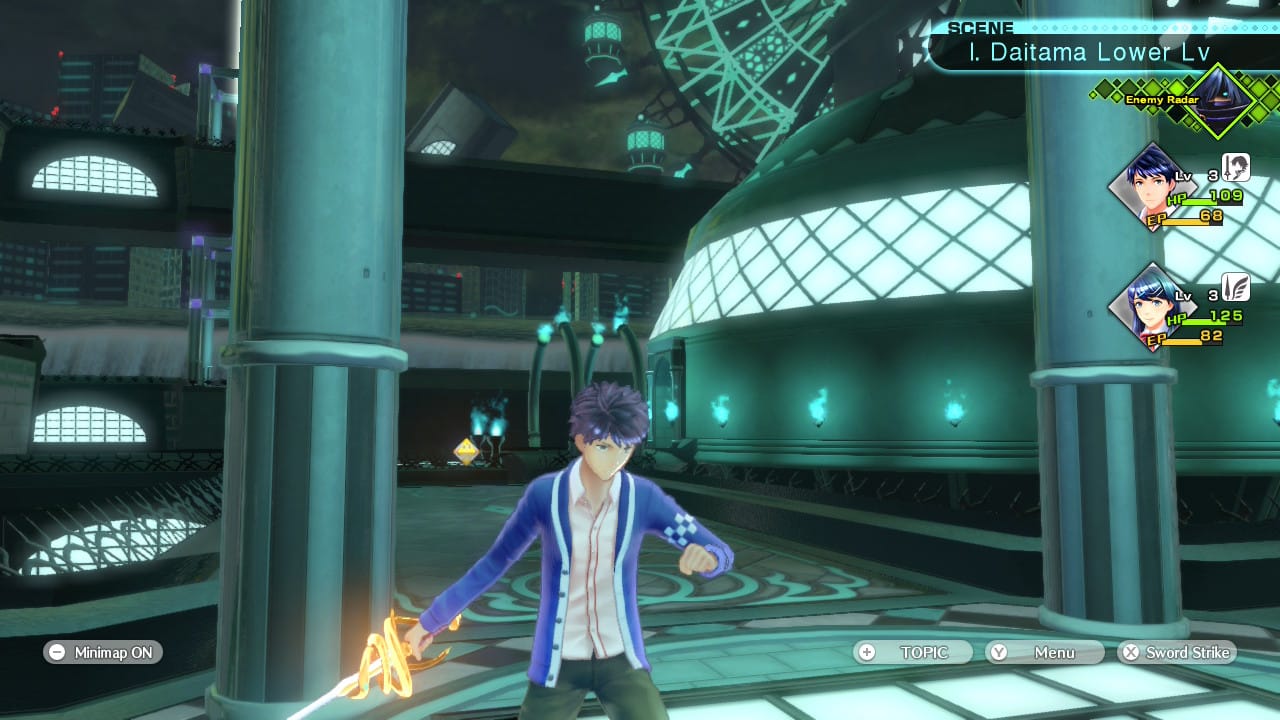Activate the Sword Strike button

pyautogui.click(x=1177, y=652)
